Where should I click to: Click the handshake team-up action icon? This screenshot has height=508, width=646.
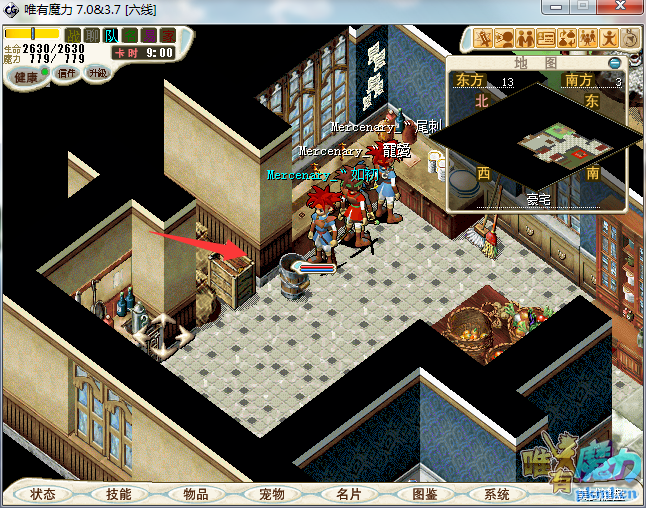coord(525,39)
